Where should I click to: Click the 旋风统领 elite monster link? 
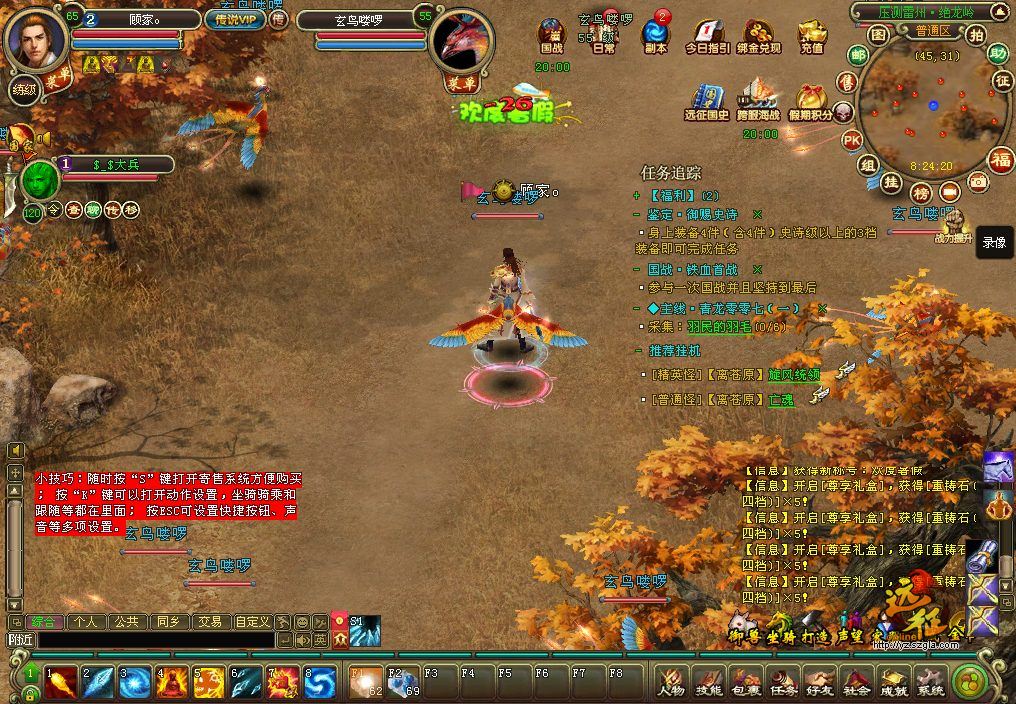794,374
